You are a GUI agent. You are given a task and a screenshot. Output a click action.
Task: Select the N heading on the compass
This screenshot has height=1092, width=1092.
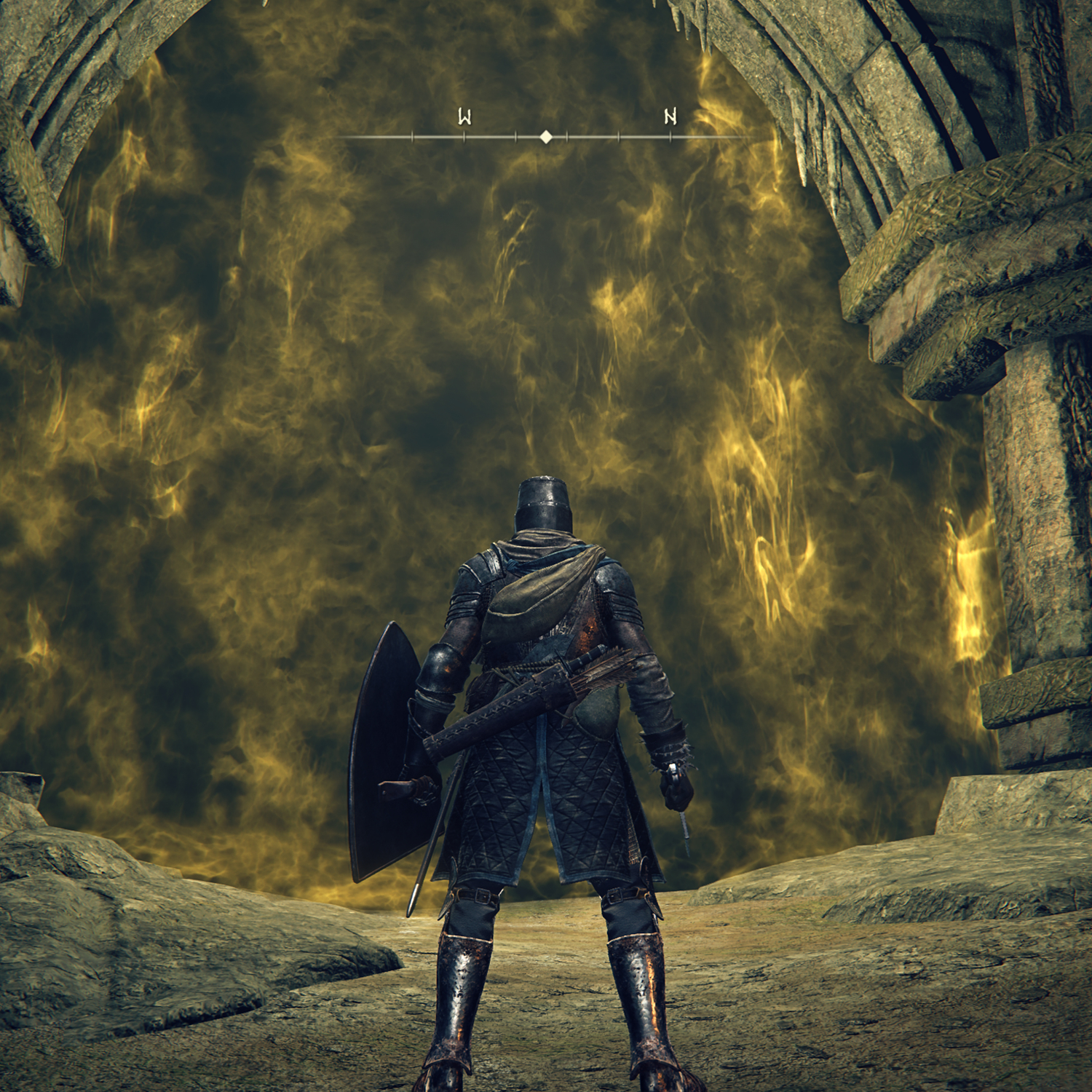tap(670, 116)
